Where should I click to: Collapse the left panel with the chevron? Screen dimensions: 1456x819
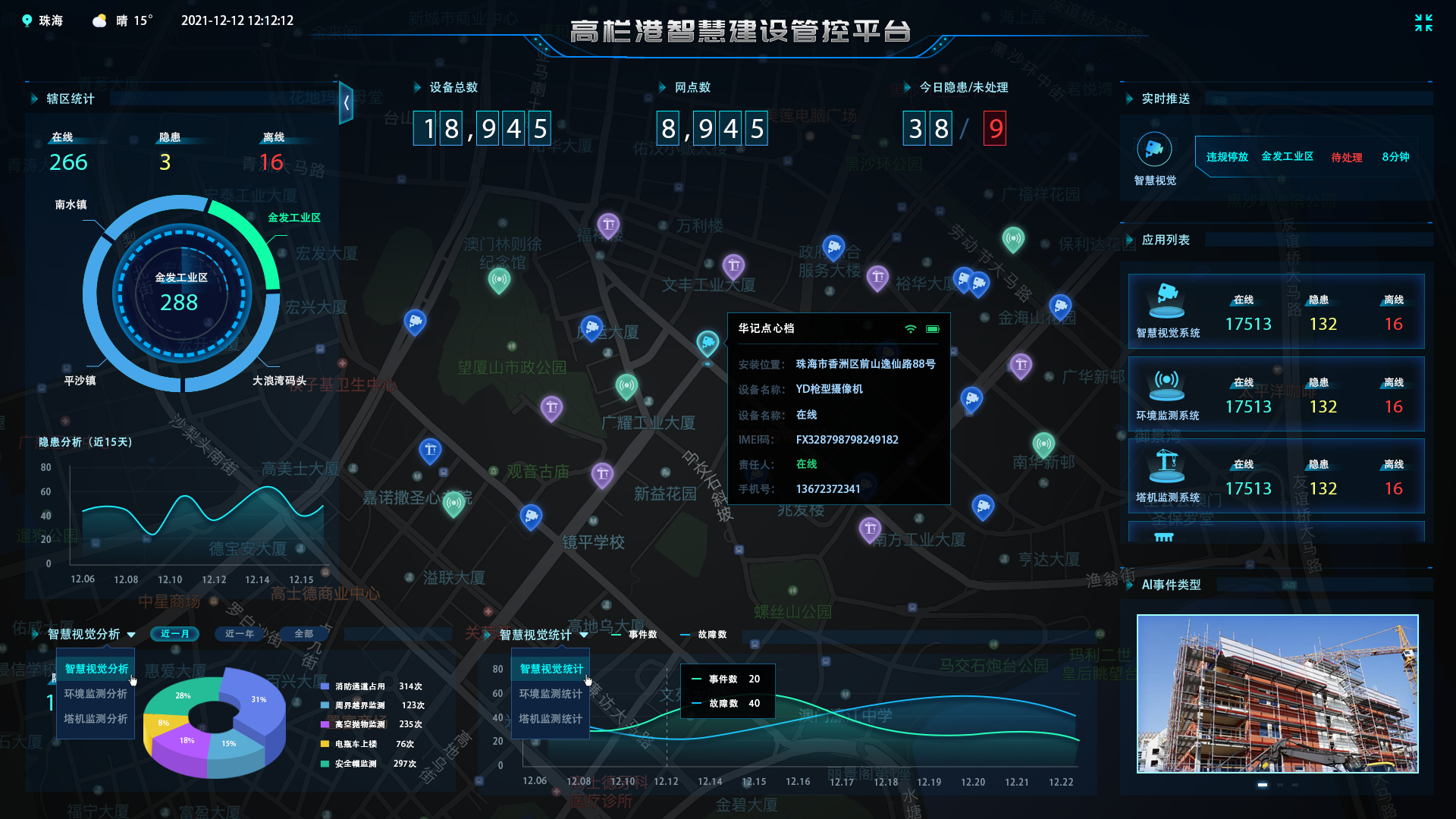click(x=347, y=103)
